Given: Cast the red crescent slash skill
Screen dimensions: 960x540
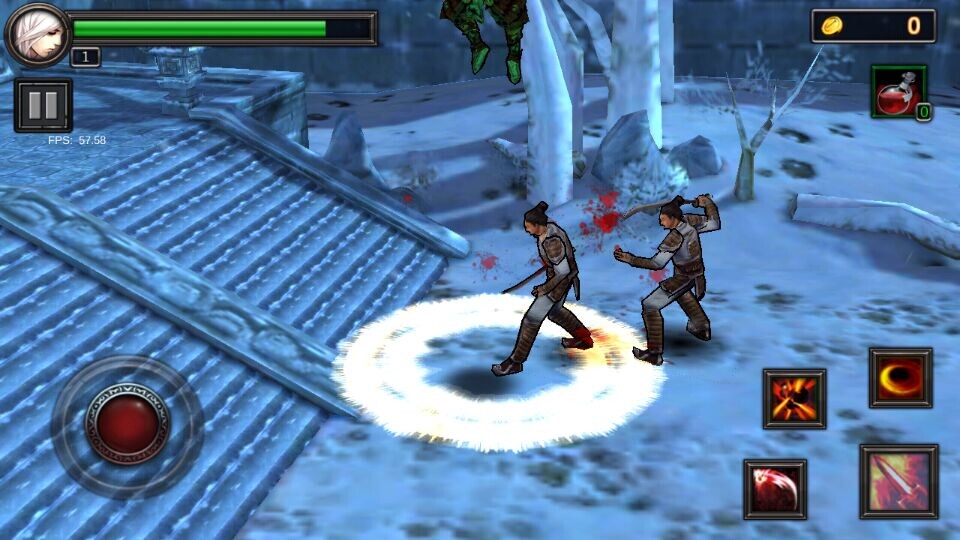Looking at the screenshot, I should (775, 489).
